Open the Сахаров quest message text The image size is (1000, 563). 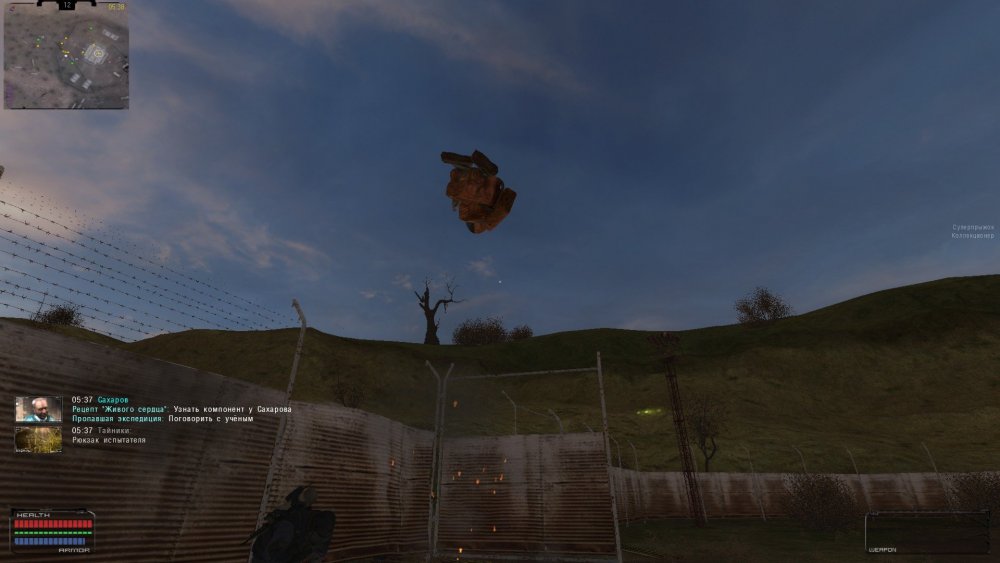pyautogui.click(x=181, y=409)
